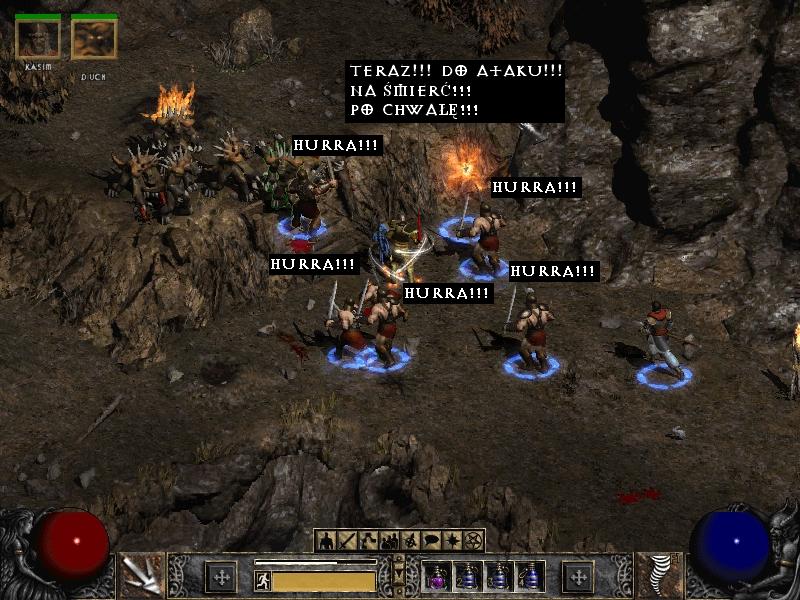
Task: Select the left-click attack skill button
Action: [x=139, y=575]
